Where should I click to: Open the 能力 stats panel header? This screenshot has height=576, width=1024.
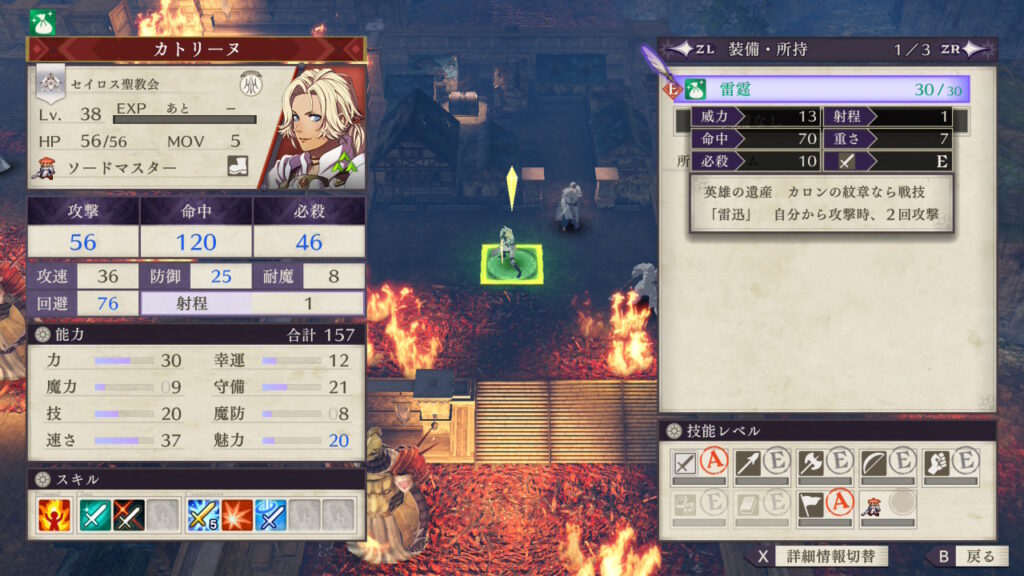click(x=196, y=334)
